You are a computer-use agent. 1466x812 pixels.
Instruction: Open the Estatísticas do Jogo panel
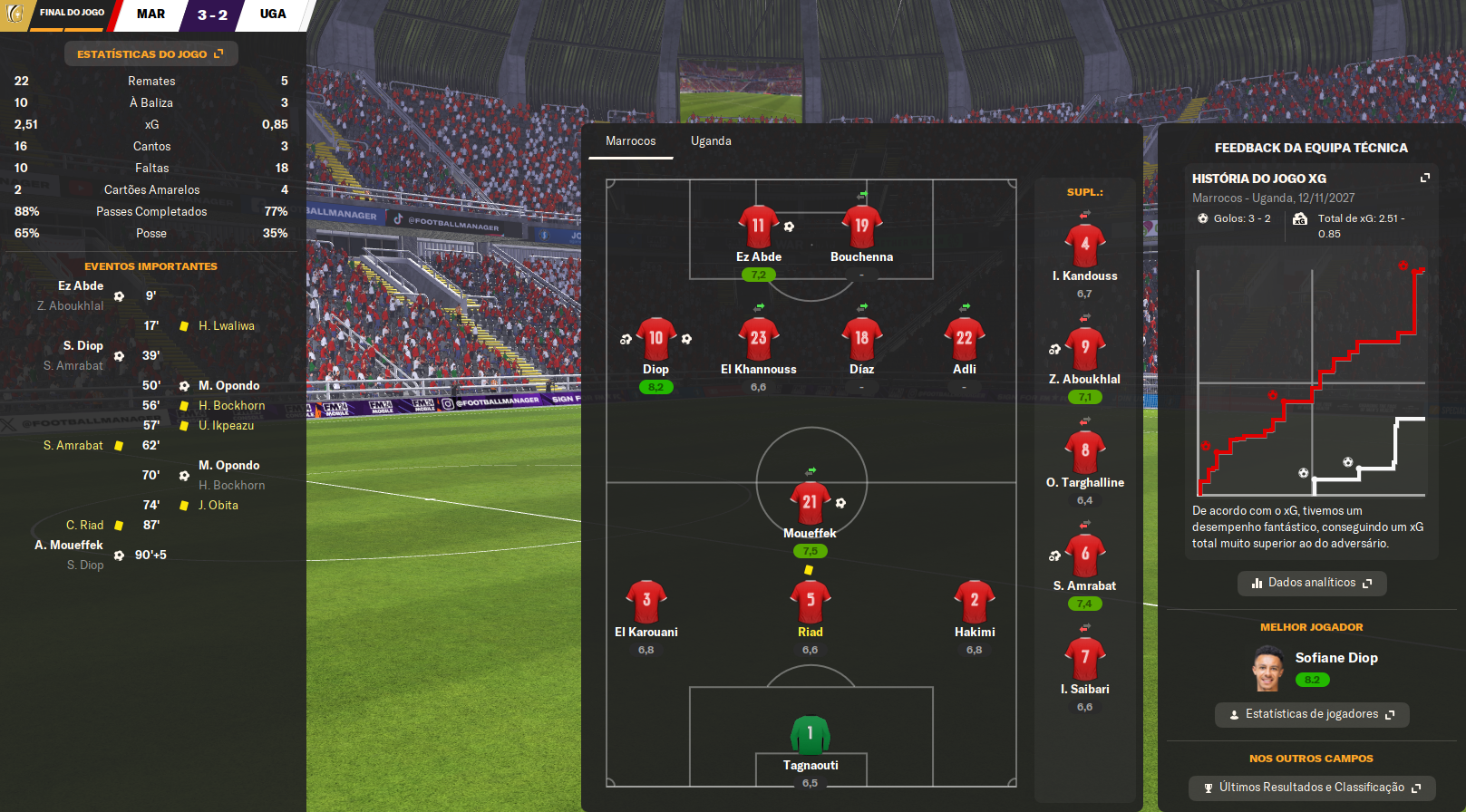(150, 54)
